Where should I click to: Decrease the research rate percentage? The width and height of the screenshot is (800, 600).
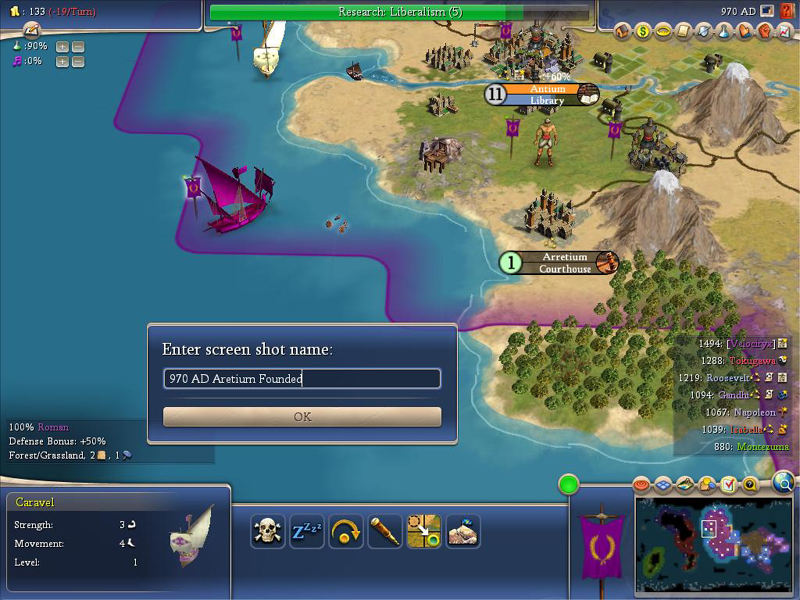78,47
